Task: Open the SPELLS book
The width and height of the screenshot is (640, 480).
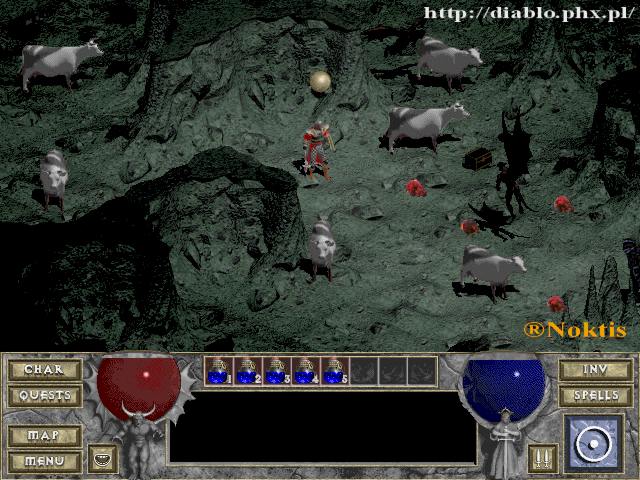Action: tap(595, 396)
